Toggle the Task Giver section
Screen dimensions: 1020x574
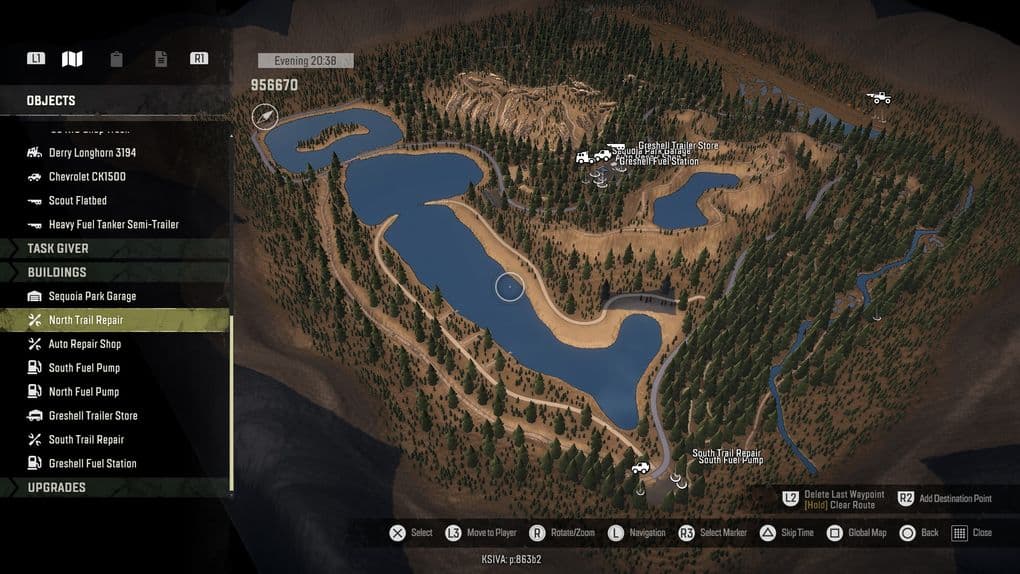[x=58, y=248]
